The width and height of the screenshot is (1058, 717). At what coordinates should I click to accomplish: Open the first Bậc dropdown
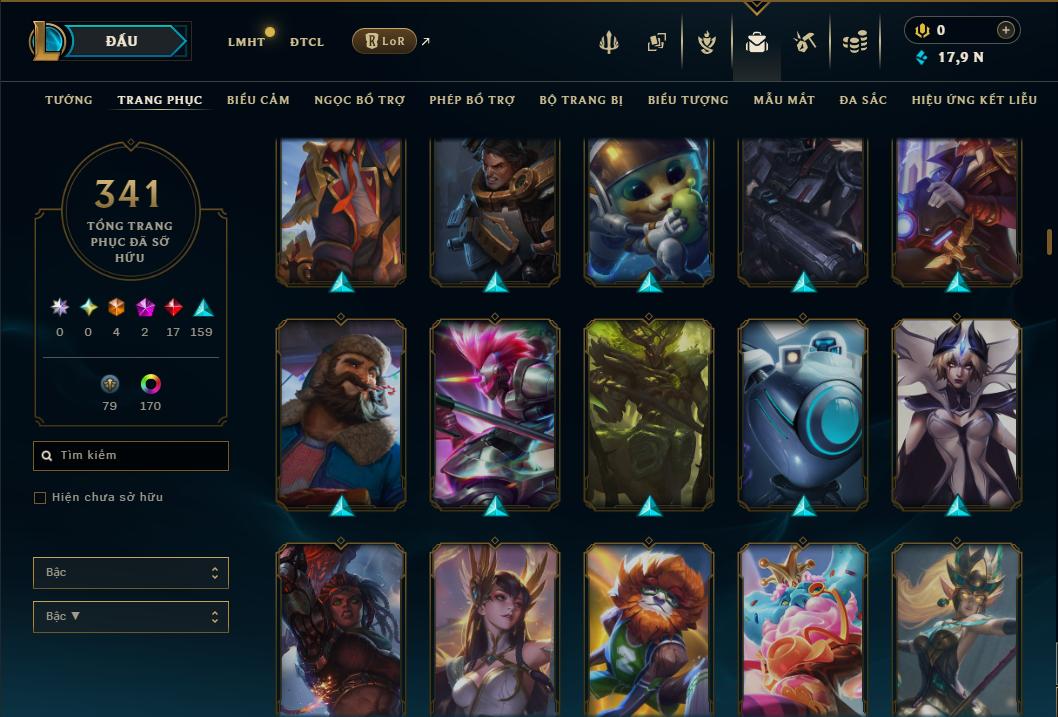(x=131, y=573)
